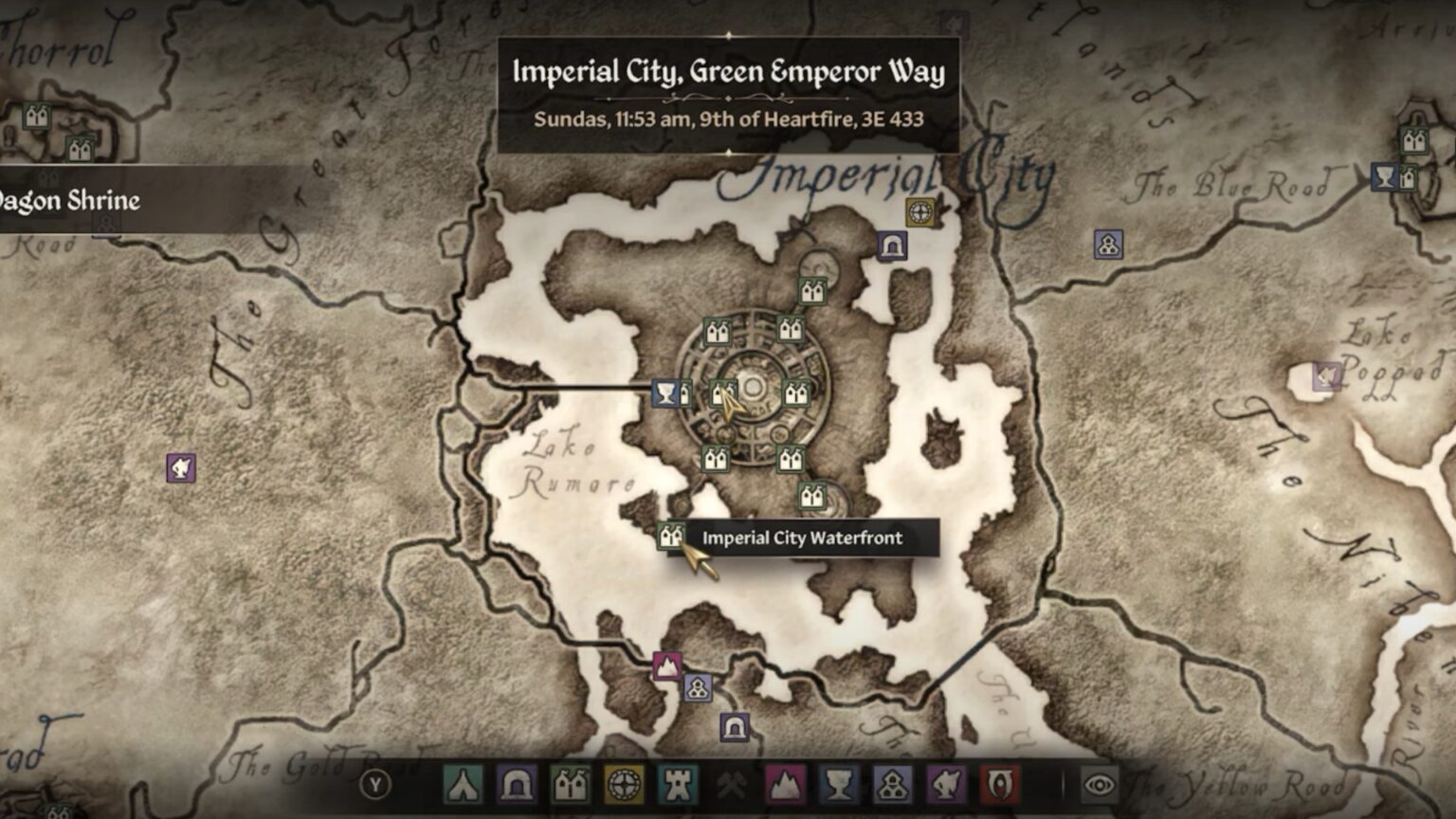Select the goblet inn marker beside the city ring
The image size is (1456, 819).
point(666,392)
